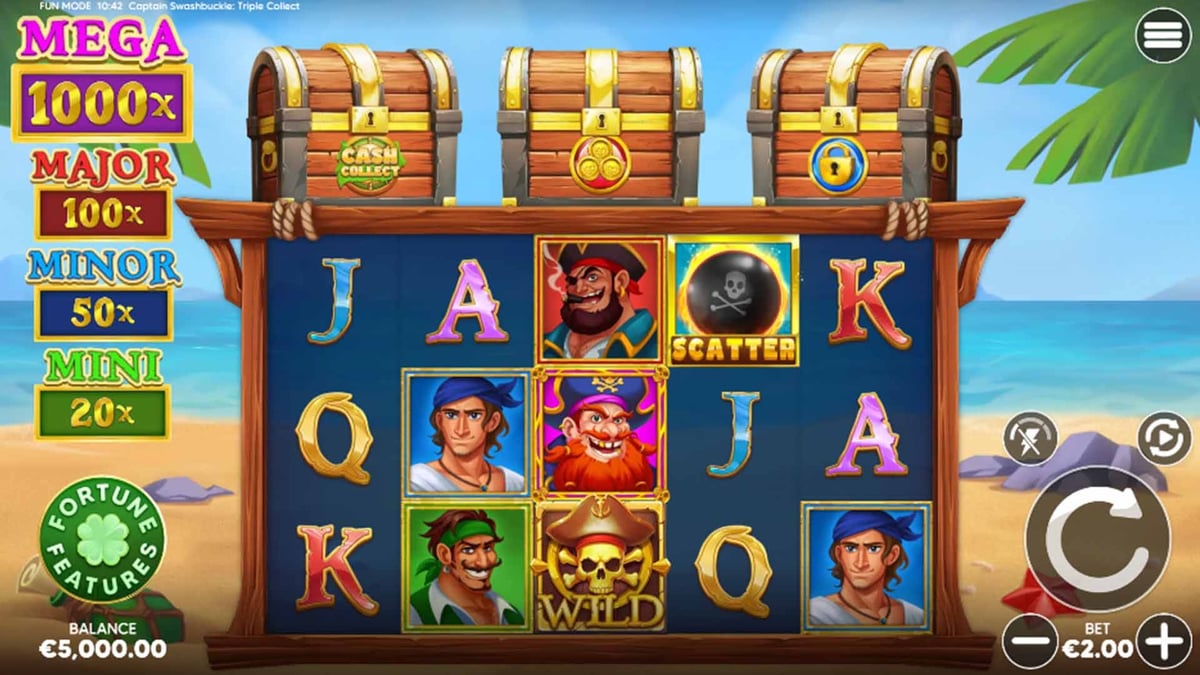The width and height of the screenshot is (1200, 675).
Task: Open the Fortune Features clover button
Action: coord(102,539)
